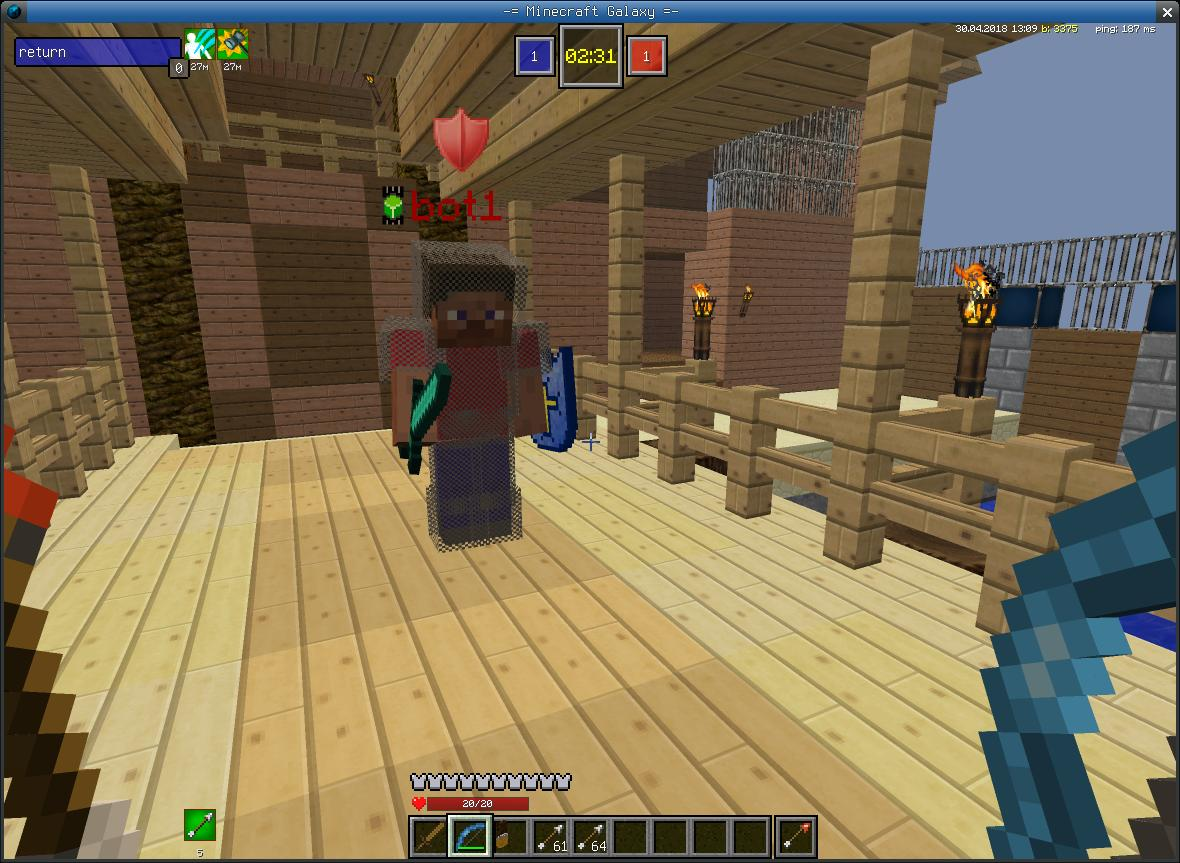
Task: Open the window menu icon in title bar
Action: tap(13, 11)
